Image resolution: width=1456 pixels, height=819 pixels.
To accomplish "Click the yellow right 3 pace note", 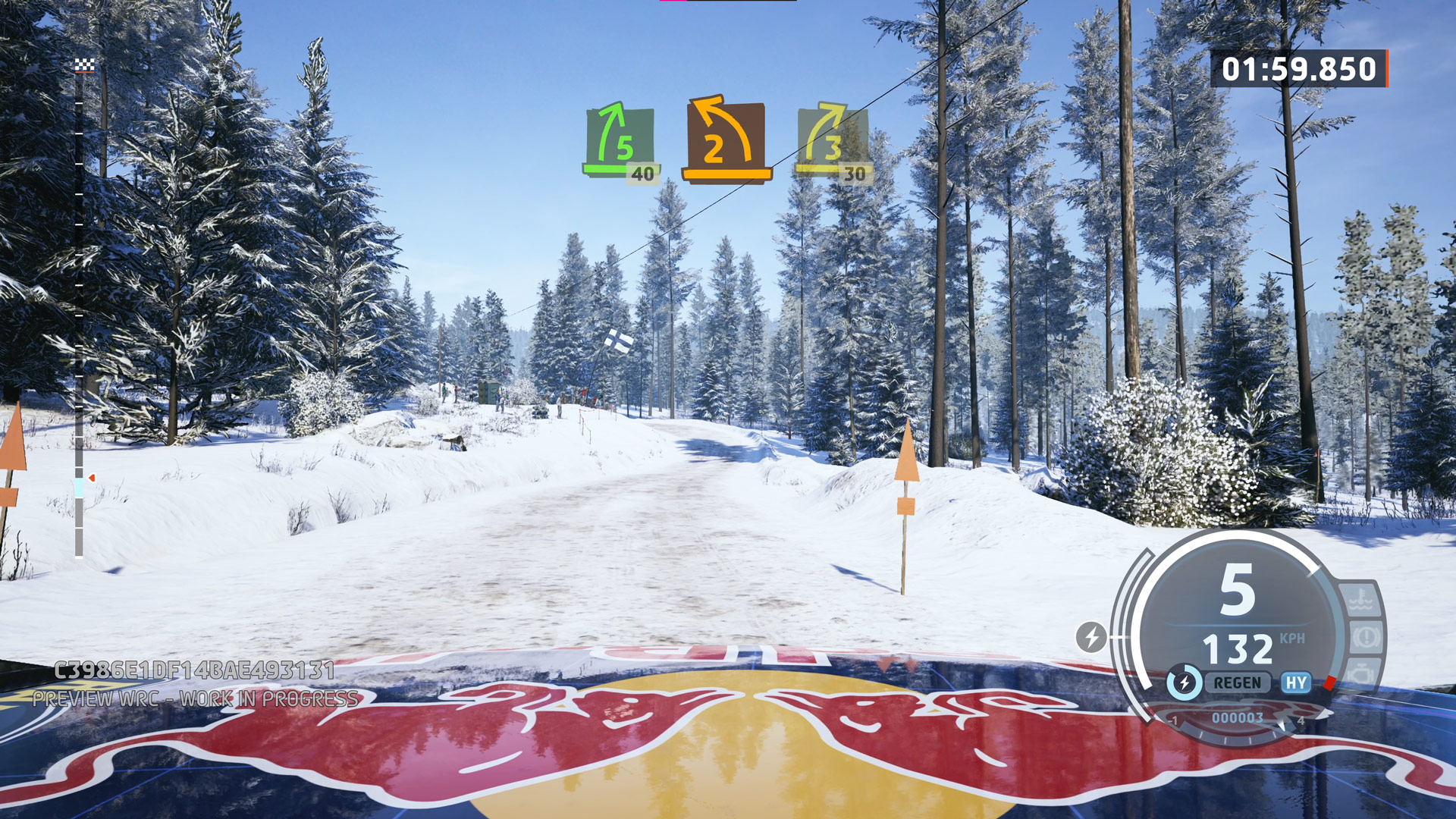I will pyautogui.click(x=832, y=143).
